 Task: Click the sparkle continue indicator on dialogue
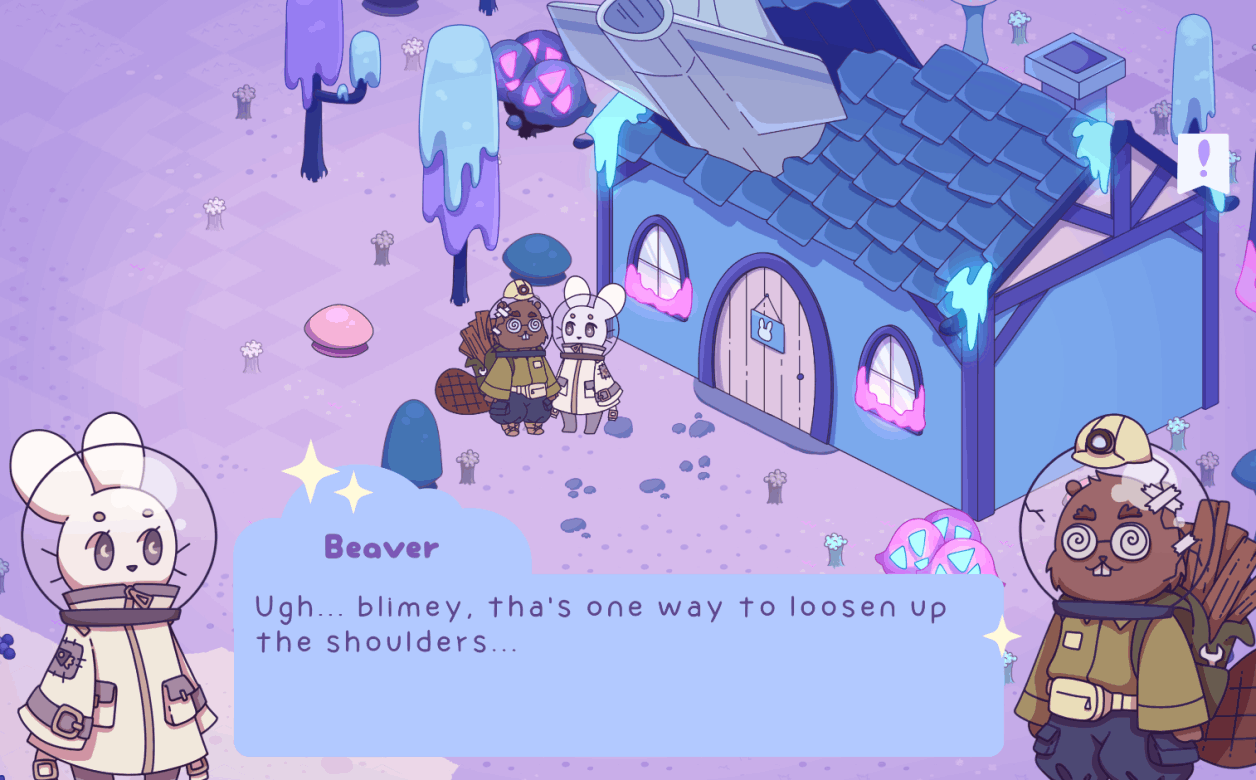coord(1001,635)
